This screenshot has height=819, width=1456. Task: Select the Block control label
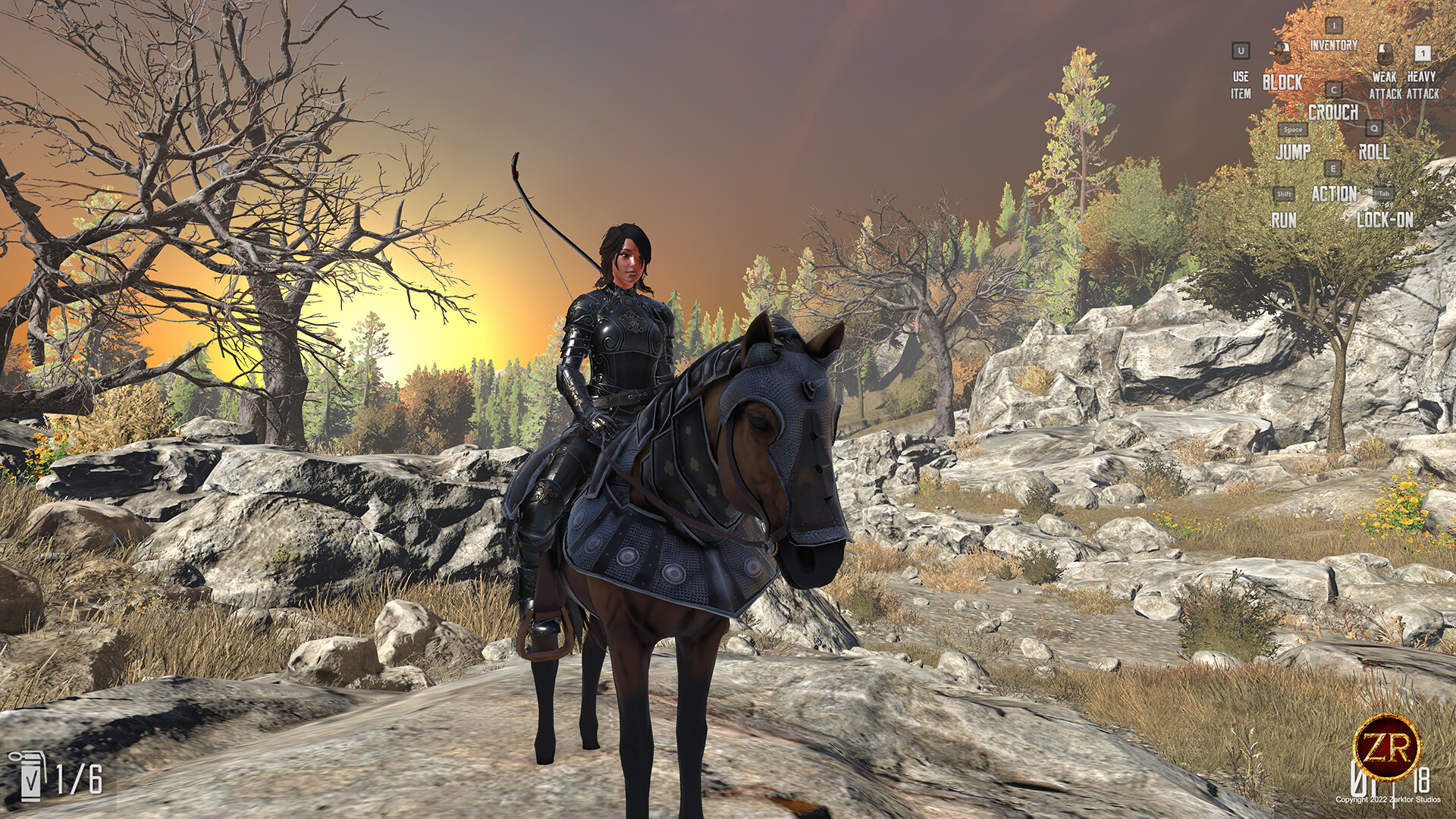pos(1282,83)
